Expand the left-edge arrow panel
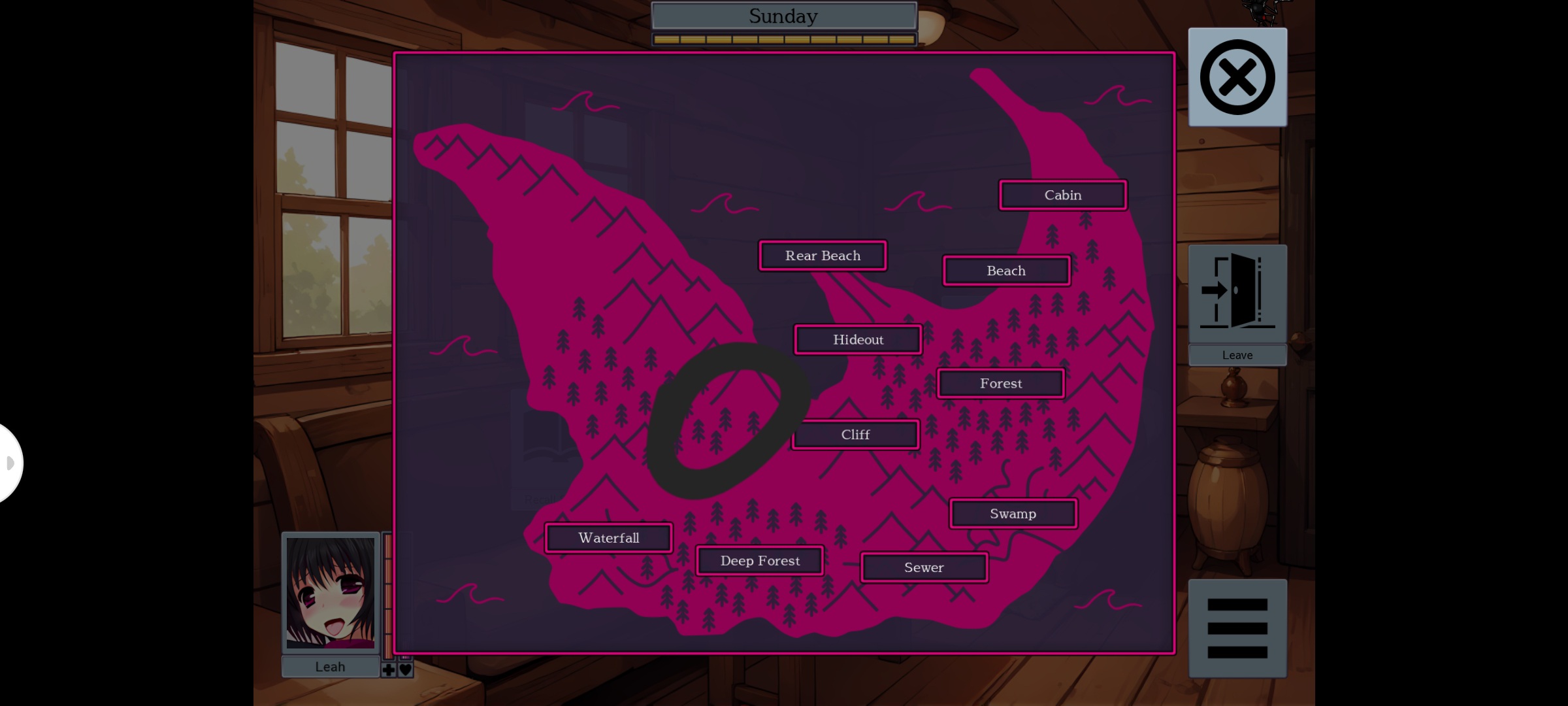1568x706 pixels. [x=9, y=463]
